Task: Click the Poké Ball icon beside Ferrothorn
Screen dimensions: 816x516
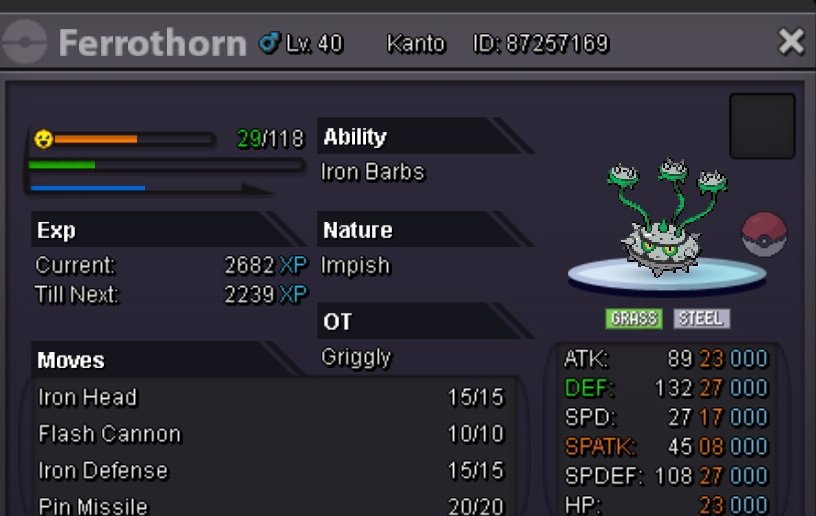Action: point(764,234)
